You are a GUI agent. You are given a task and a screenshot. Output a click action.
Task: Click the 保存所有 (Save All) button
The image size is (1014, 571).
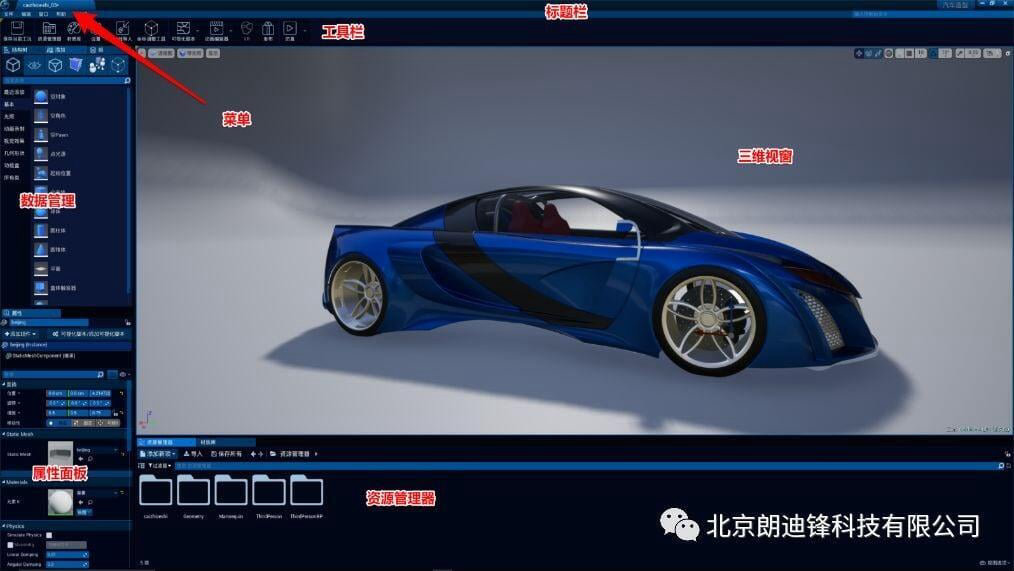click(228, 454)
